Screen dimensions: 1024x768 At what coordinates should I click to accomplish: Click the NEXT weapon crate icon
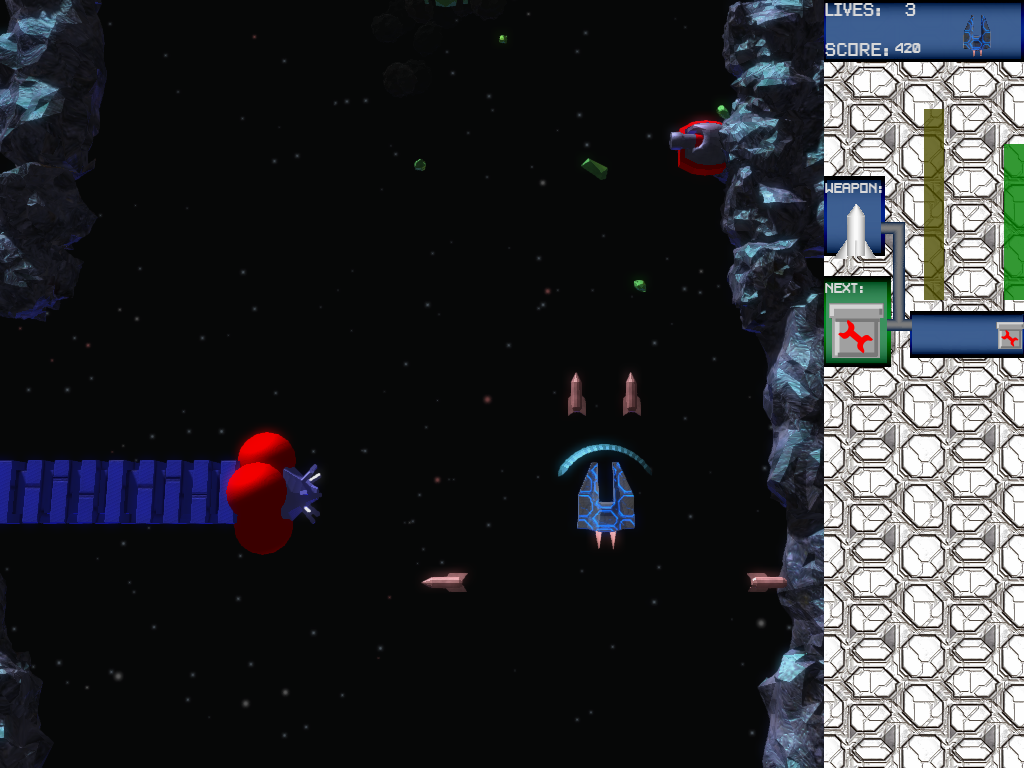pyautogui.click(x=855, y=332)
